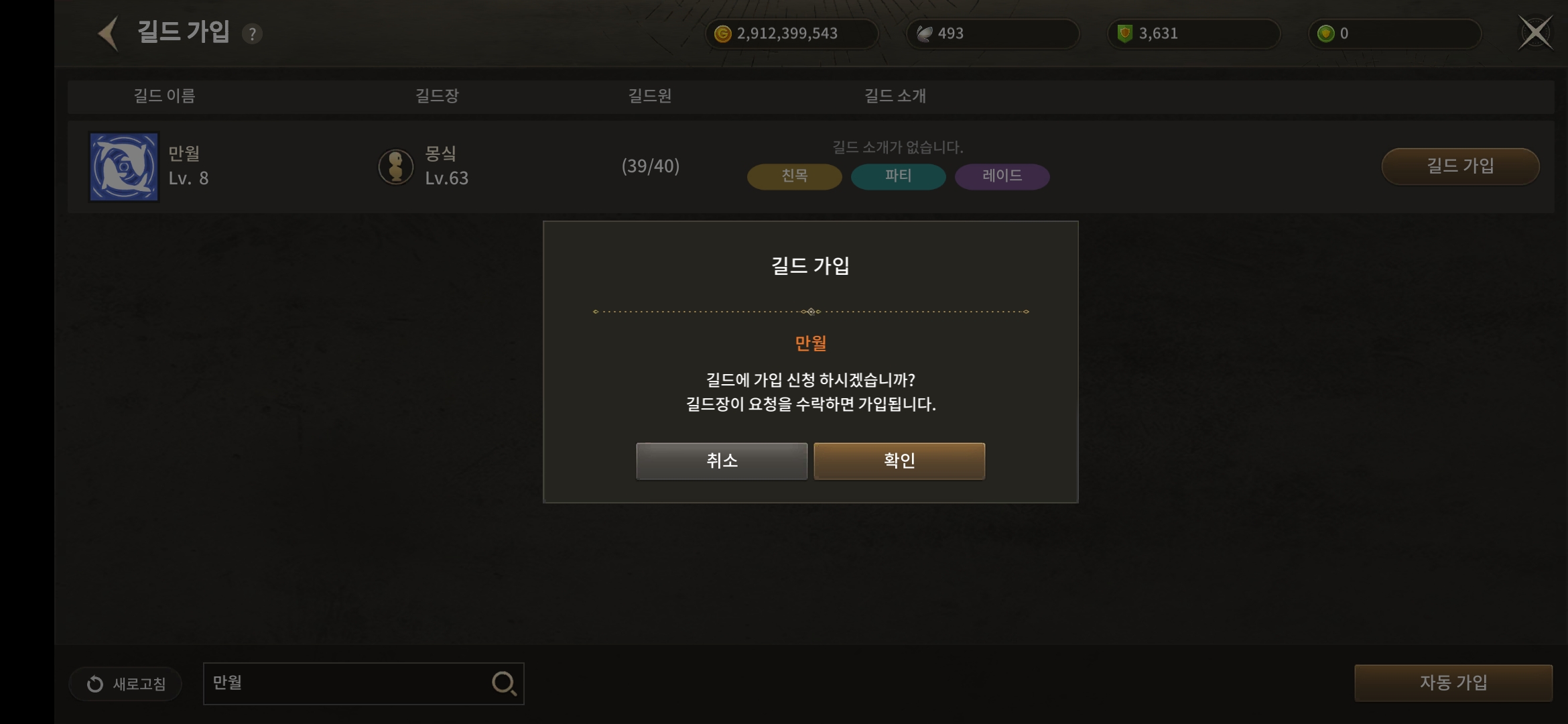This screenshot has height=724, width=1568.
Task: Click the 길드원 column header
Action: (647, 96)
